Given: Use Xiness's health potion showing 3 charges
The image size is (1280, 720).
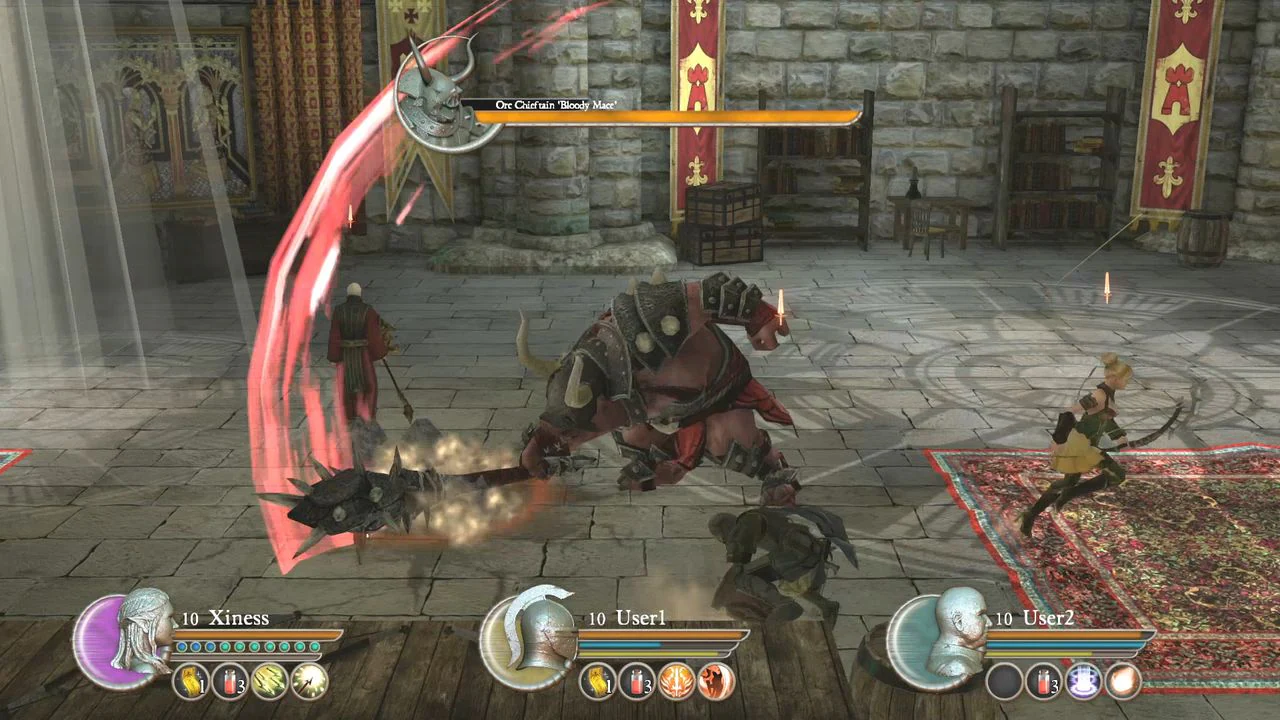Looking at the screenshot, I should [x=230, y=681].
